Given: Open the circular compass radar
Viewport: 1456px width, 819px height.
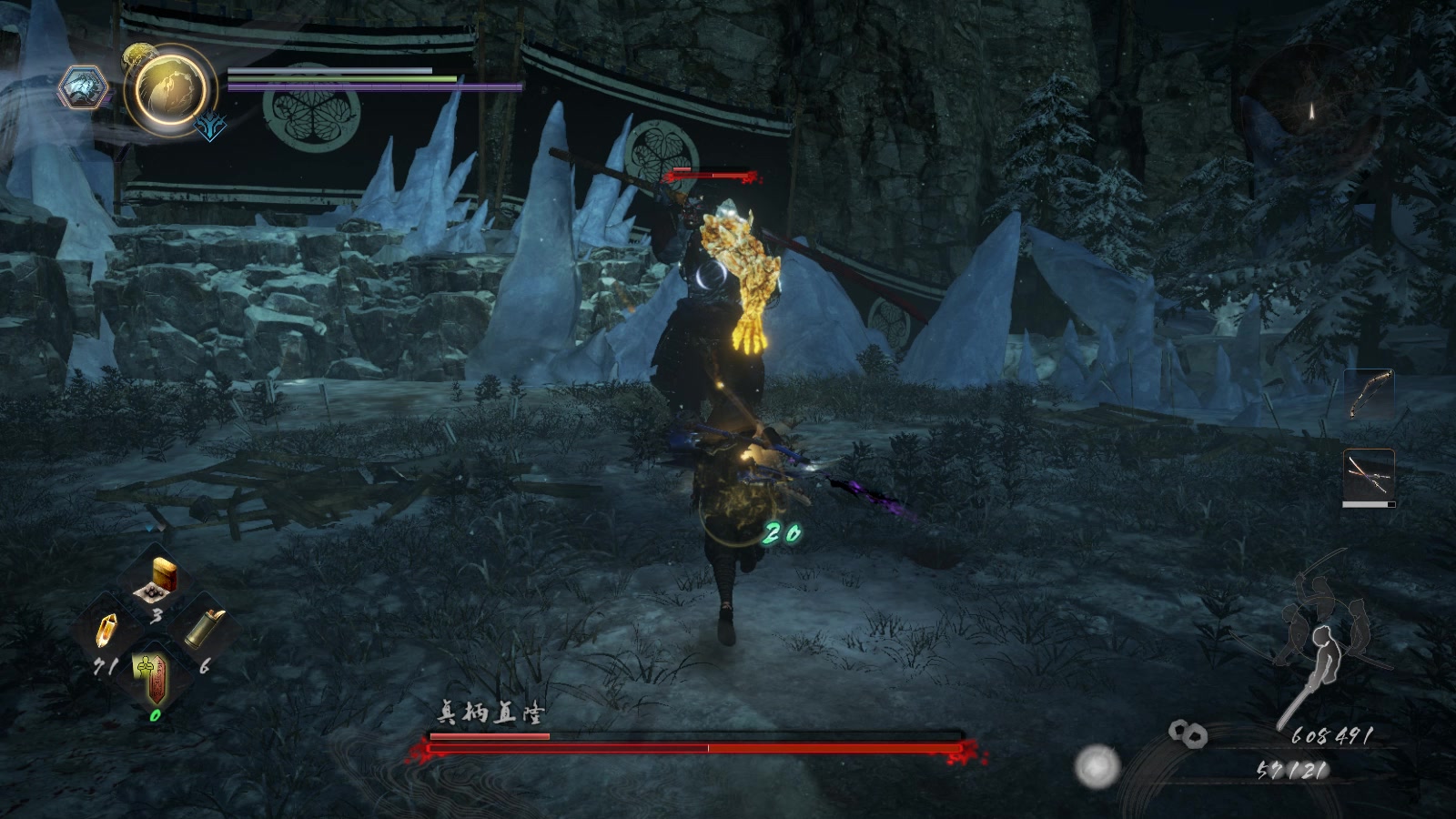Looking at the screenshot, I should (1311, 107).
